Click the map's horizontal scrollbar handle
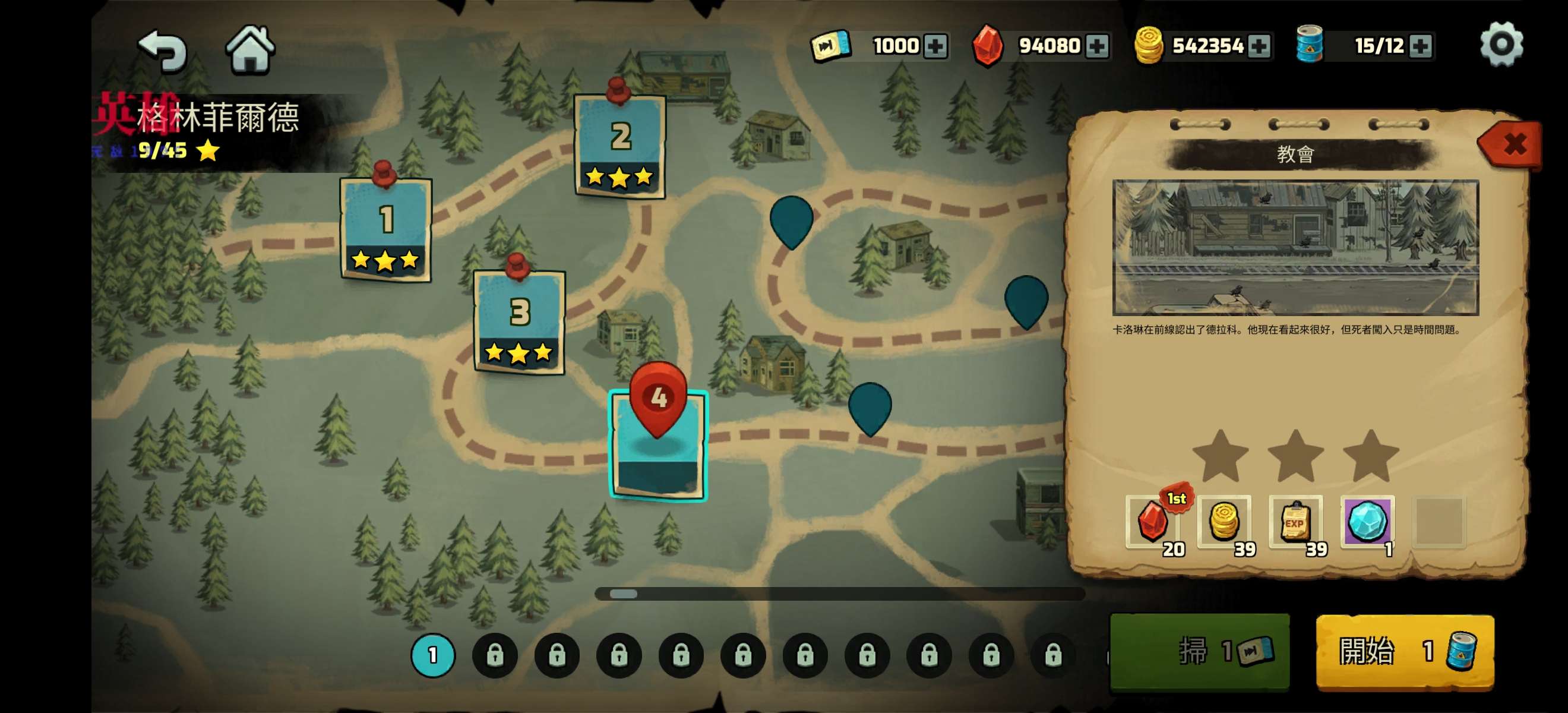Screen dimensions: 1568x713 pyautogui.click(x=623, y=594)
